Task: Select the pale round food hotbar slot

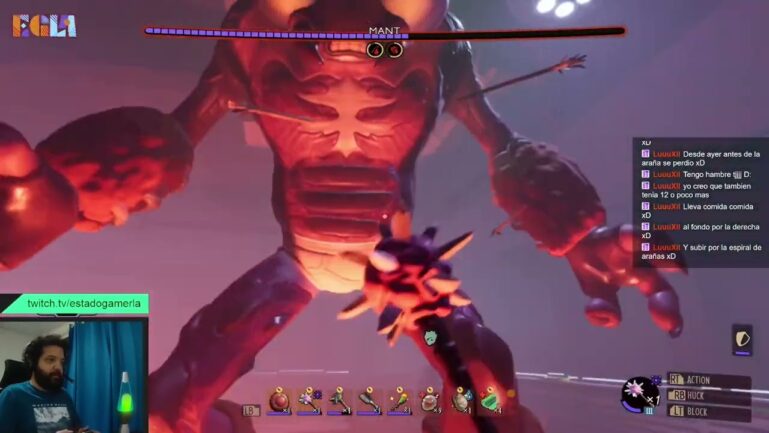Action: 430,400
